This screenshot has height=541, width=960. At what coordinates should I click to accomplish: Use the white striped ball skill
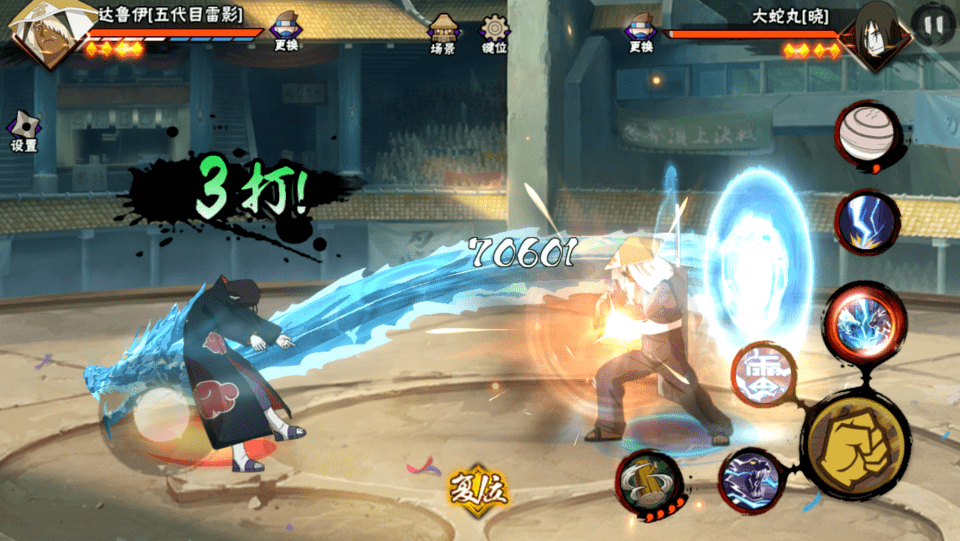coord(866,133)
